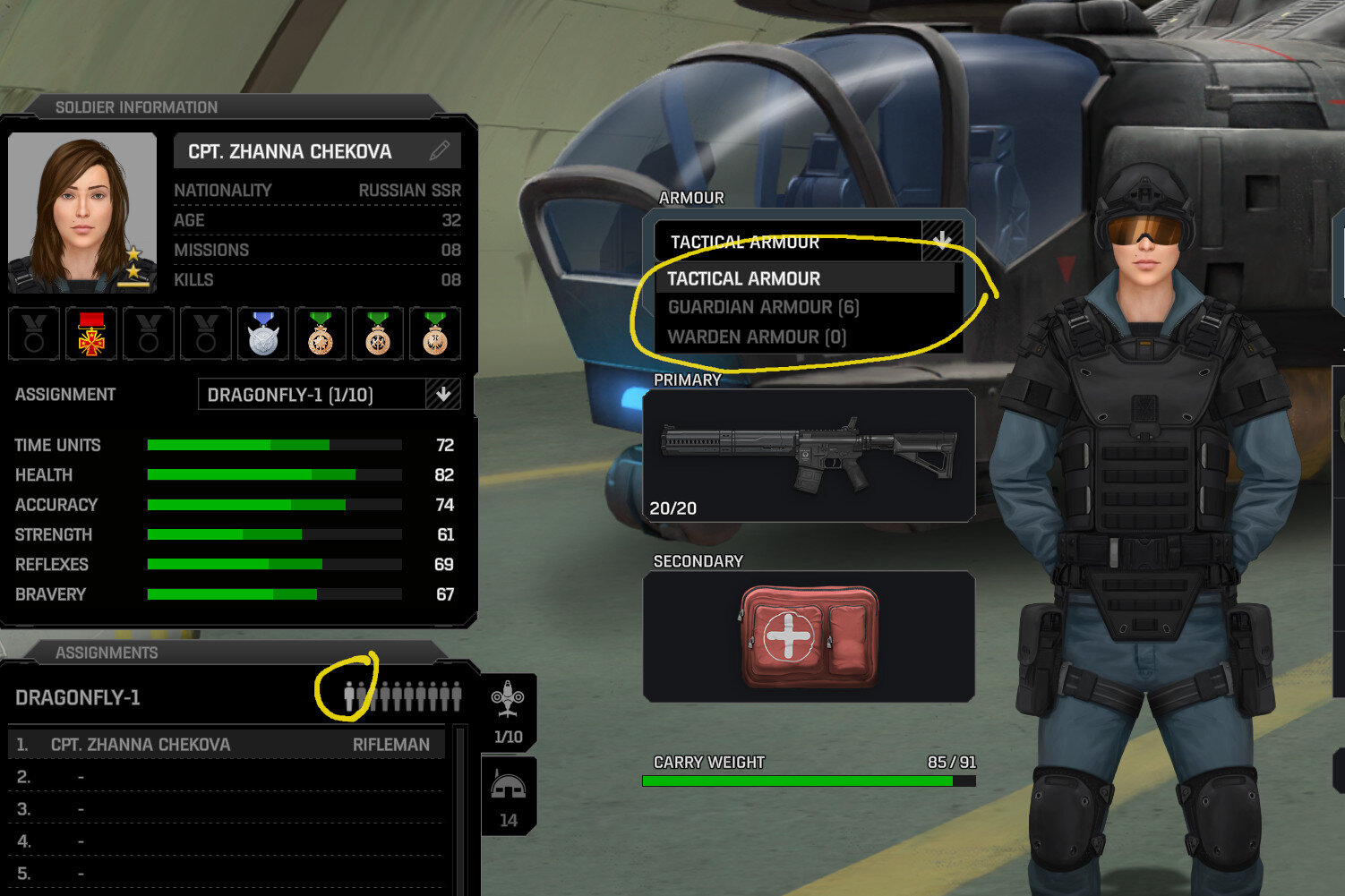This screenshot has height=896, width=1345.
Task: Edit soldier name with the pencil icon
Action: pyautogui.click(x=439, y=150)
